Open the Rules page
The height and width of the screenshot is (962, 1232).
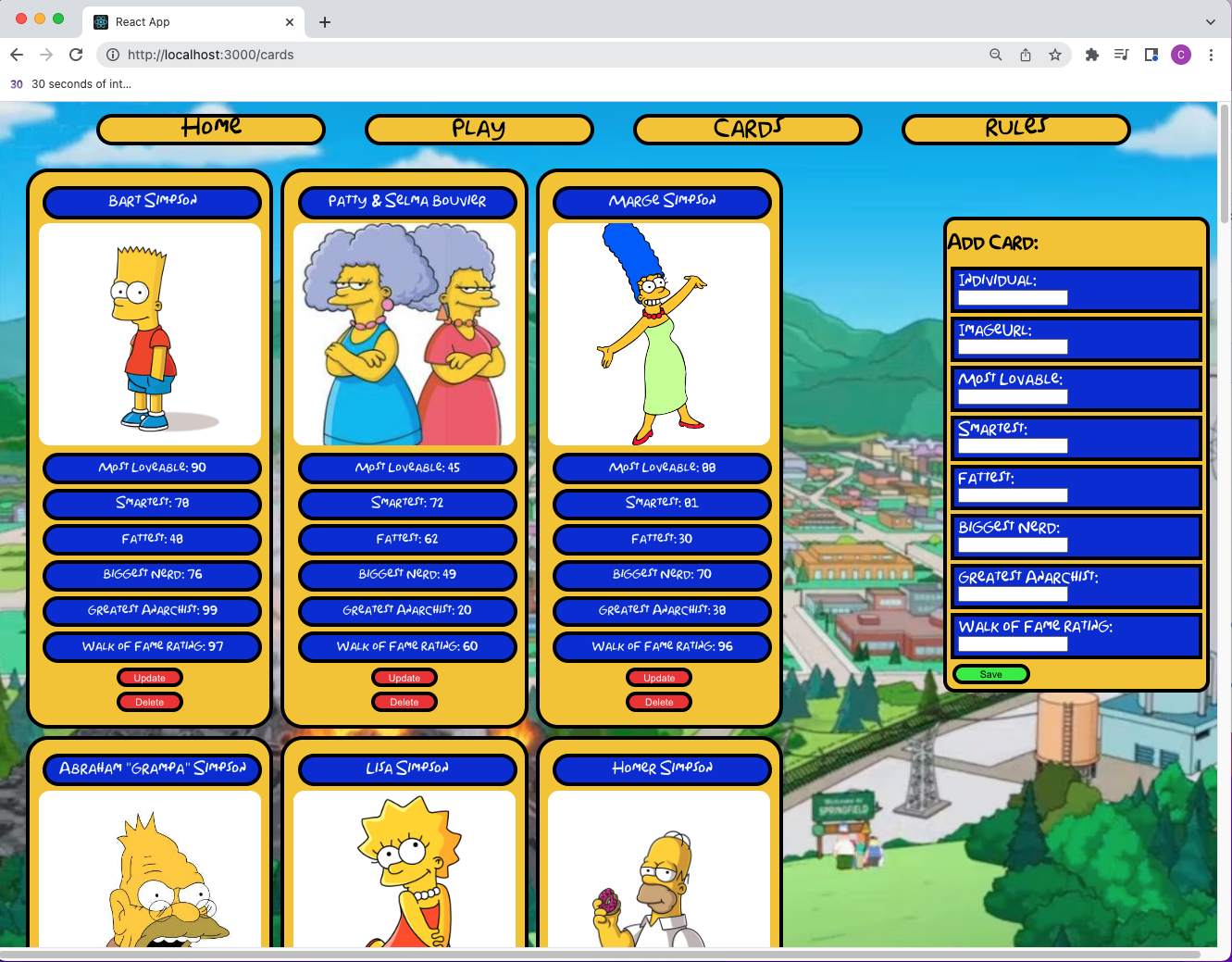[1015, 129]
